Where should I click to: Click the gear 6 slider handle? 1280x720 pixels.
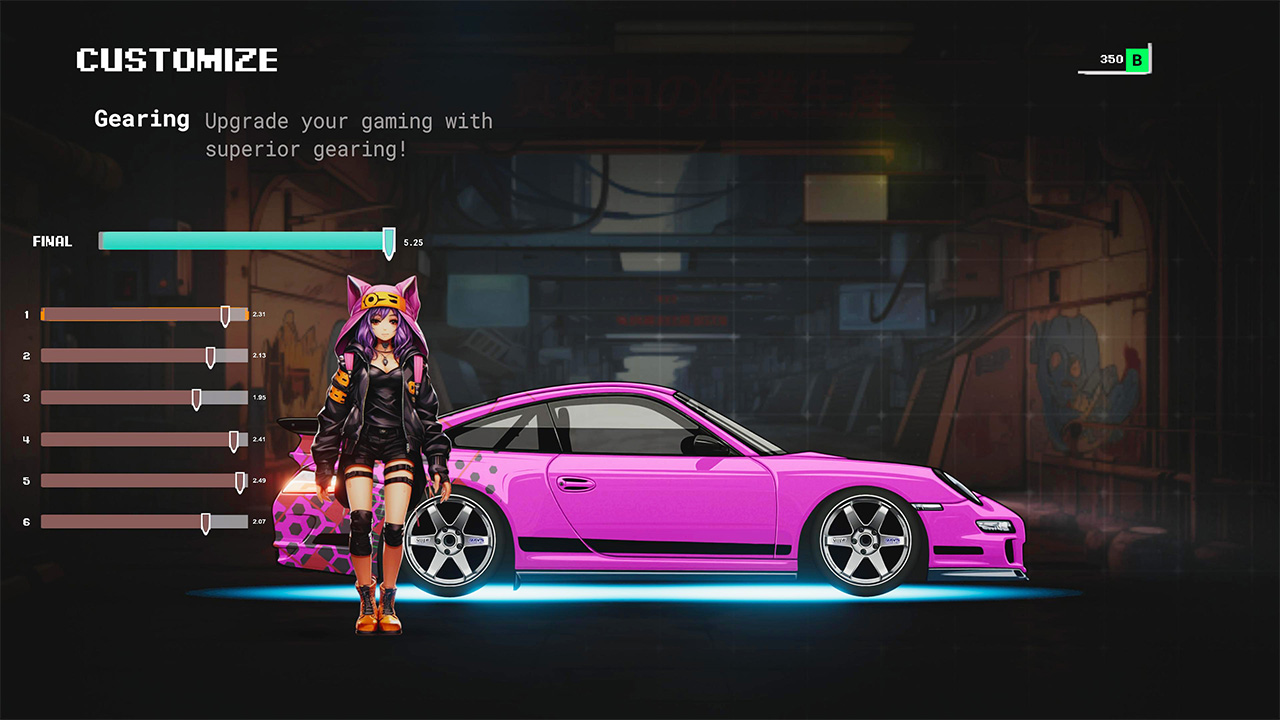tap(207, 521)
